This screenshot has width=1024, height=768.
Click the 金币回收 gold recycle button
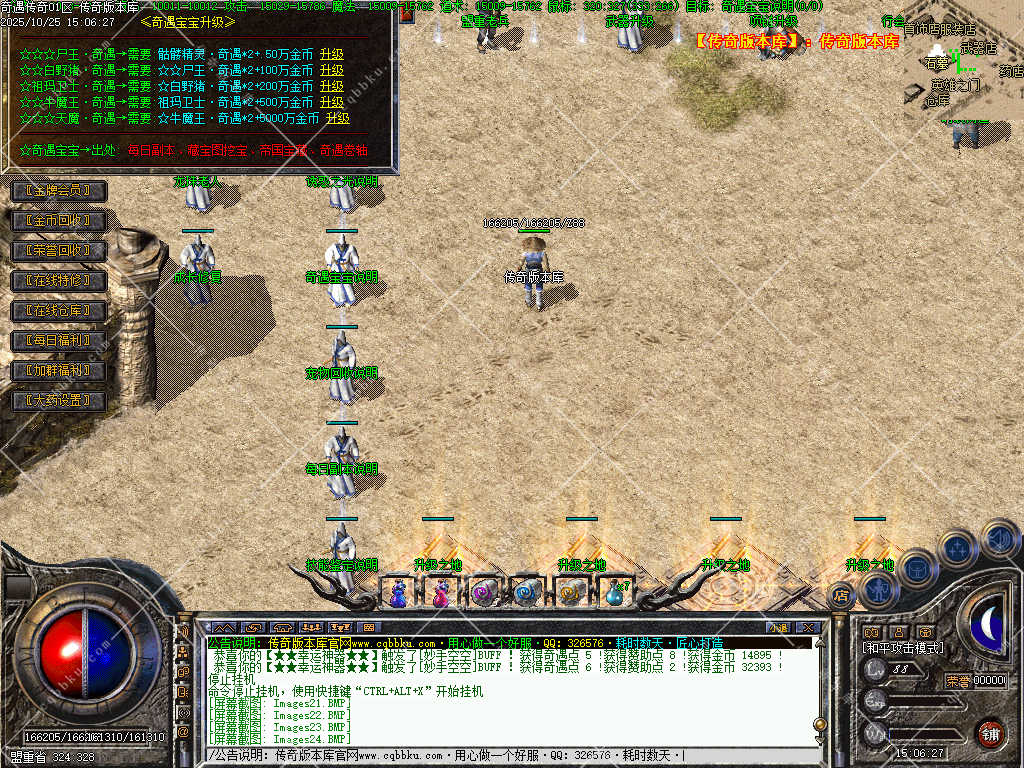pyautogui.click(x=57, y=220)
